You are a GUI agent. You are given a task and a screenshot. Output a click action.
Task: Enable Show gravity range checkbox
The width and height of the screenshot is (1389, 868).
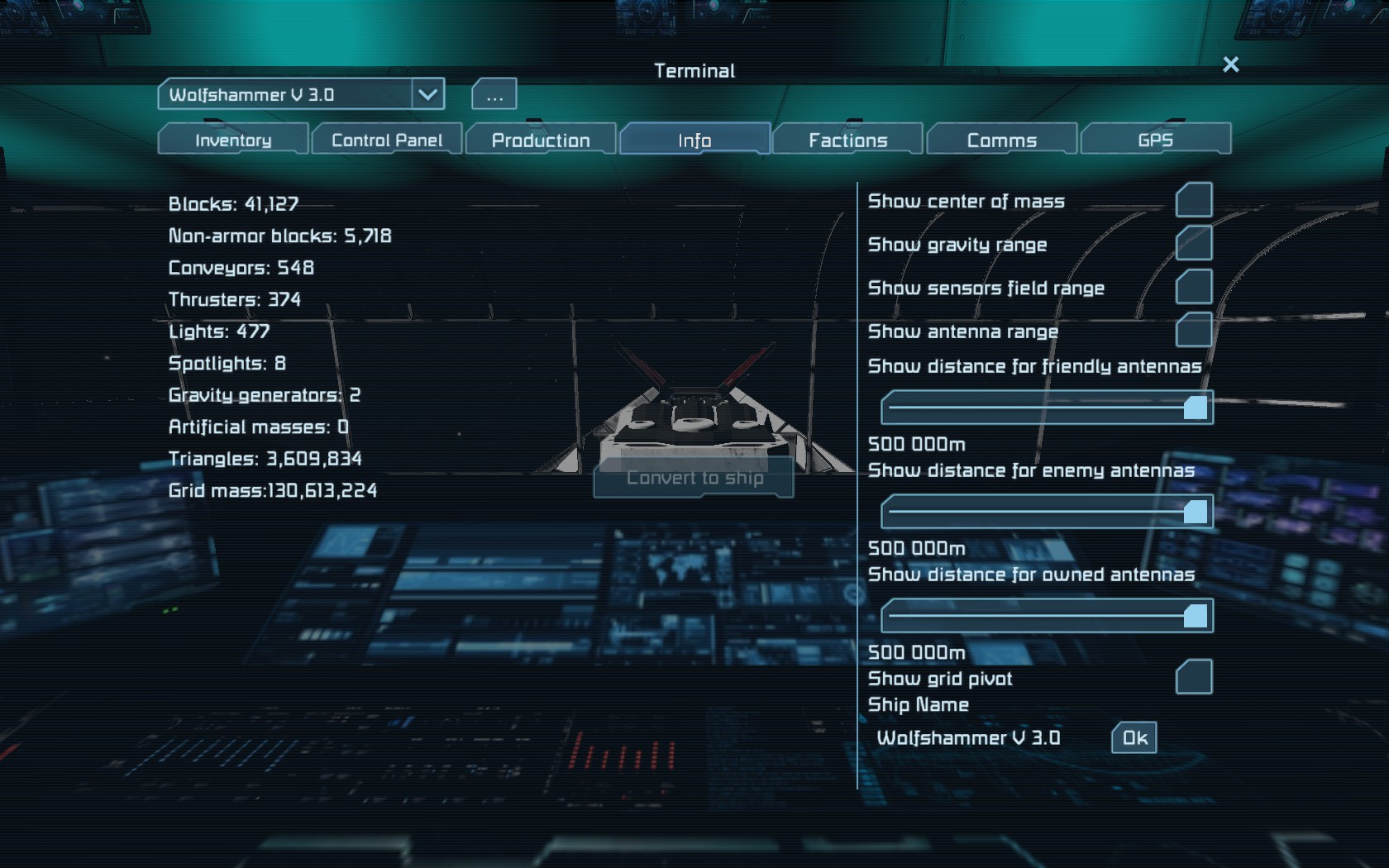pos(1194,243)
